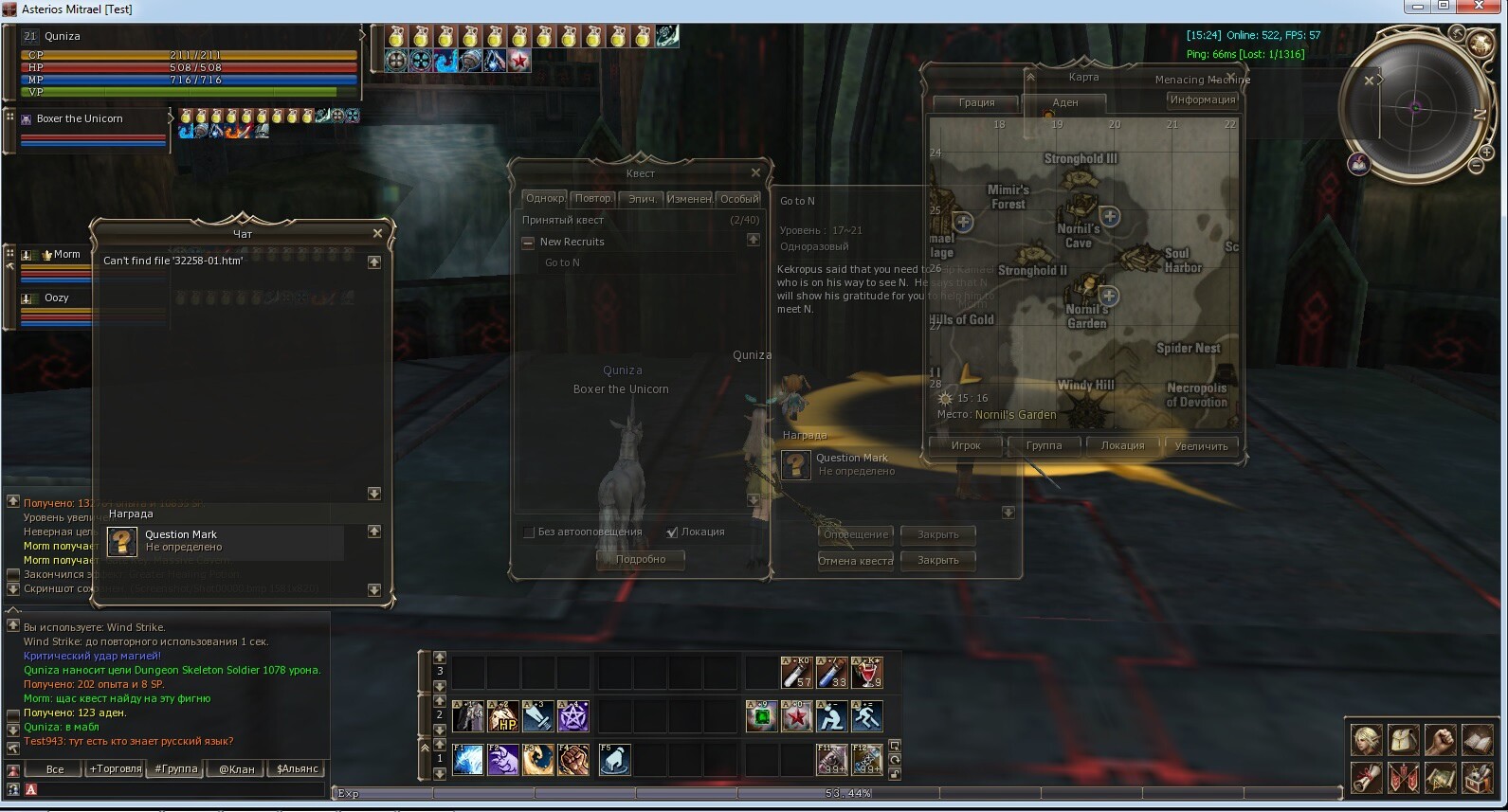
Task: Use the F1 Wind Strike skill
Action: tap(468, 760)
